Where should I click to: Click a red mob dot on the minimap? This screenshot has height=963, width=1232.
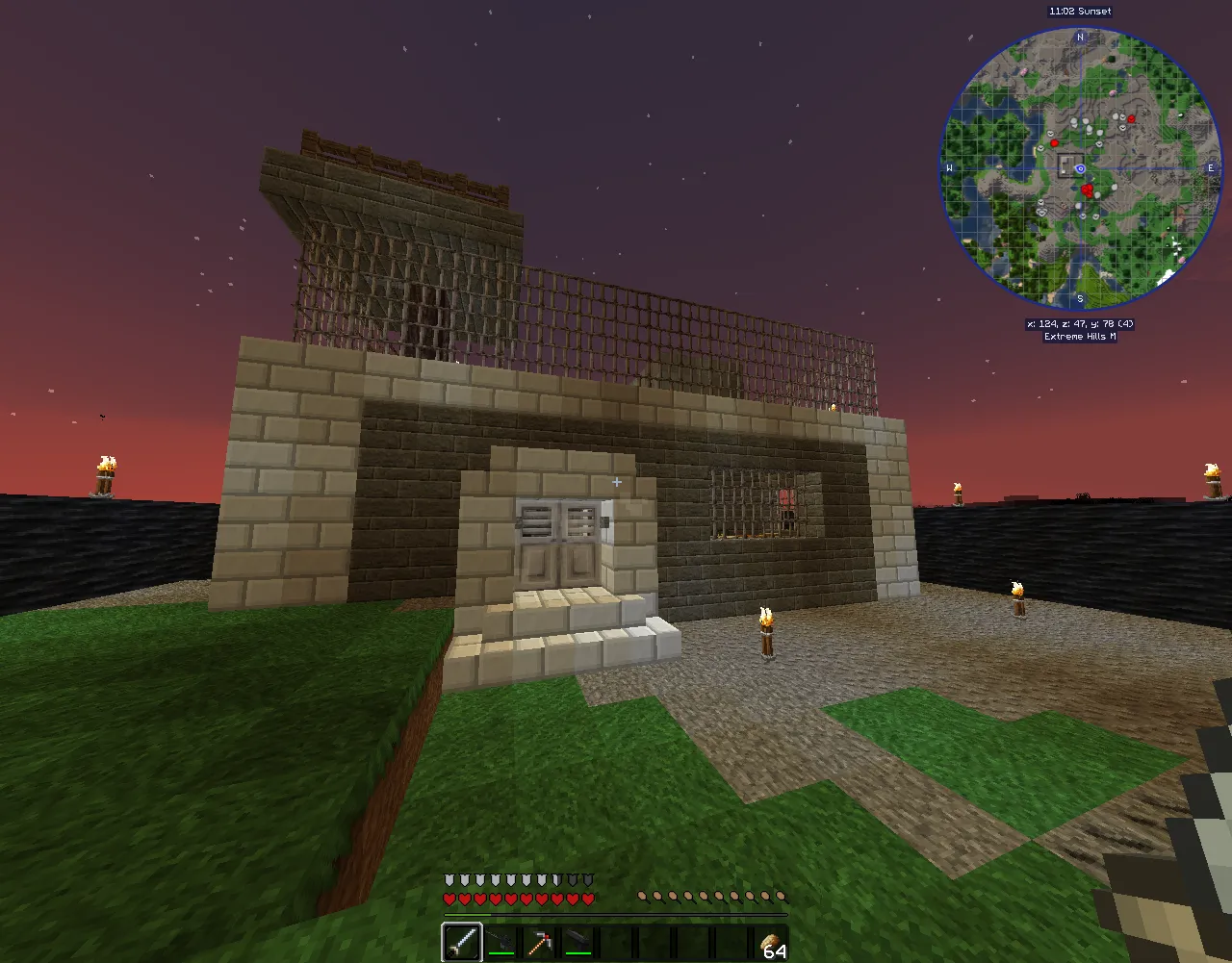pos(1087,190)
